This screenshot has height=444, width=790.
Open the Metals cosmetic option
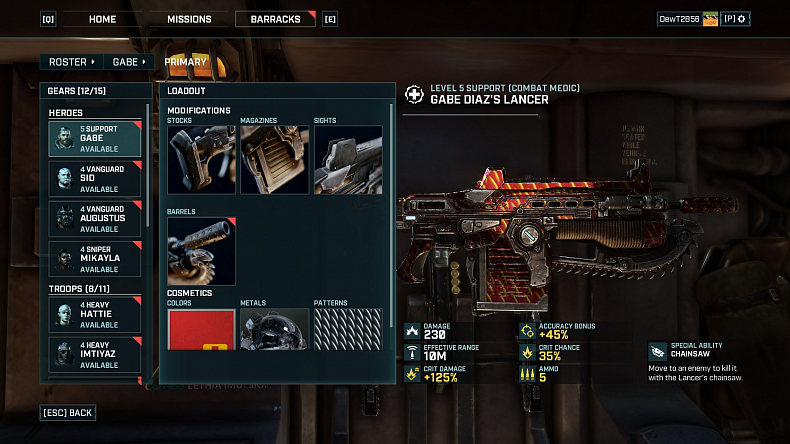point(274,329)
